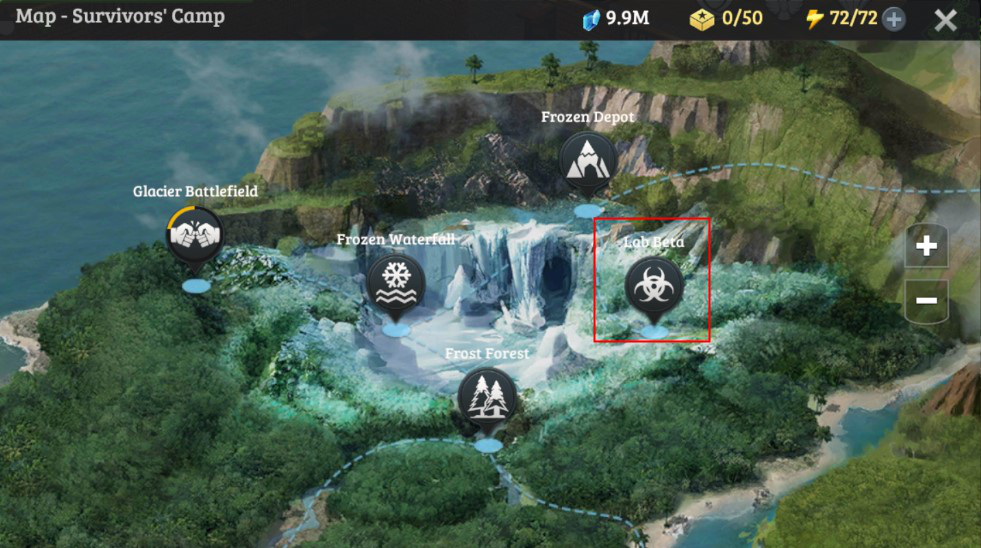Enter the Lab Beta biohazard marker

point(653,285)
